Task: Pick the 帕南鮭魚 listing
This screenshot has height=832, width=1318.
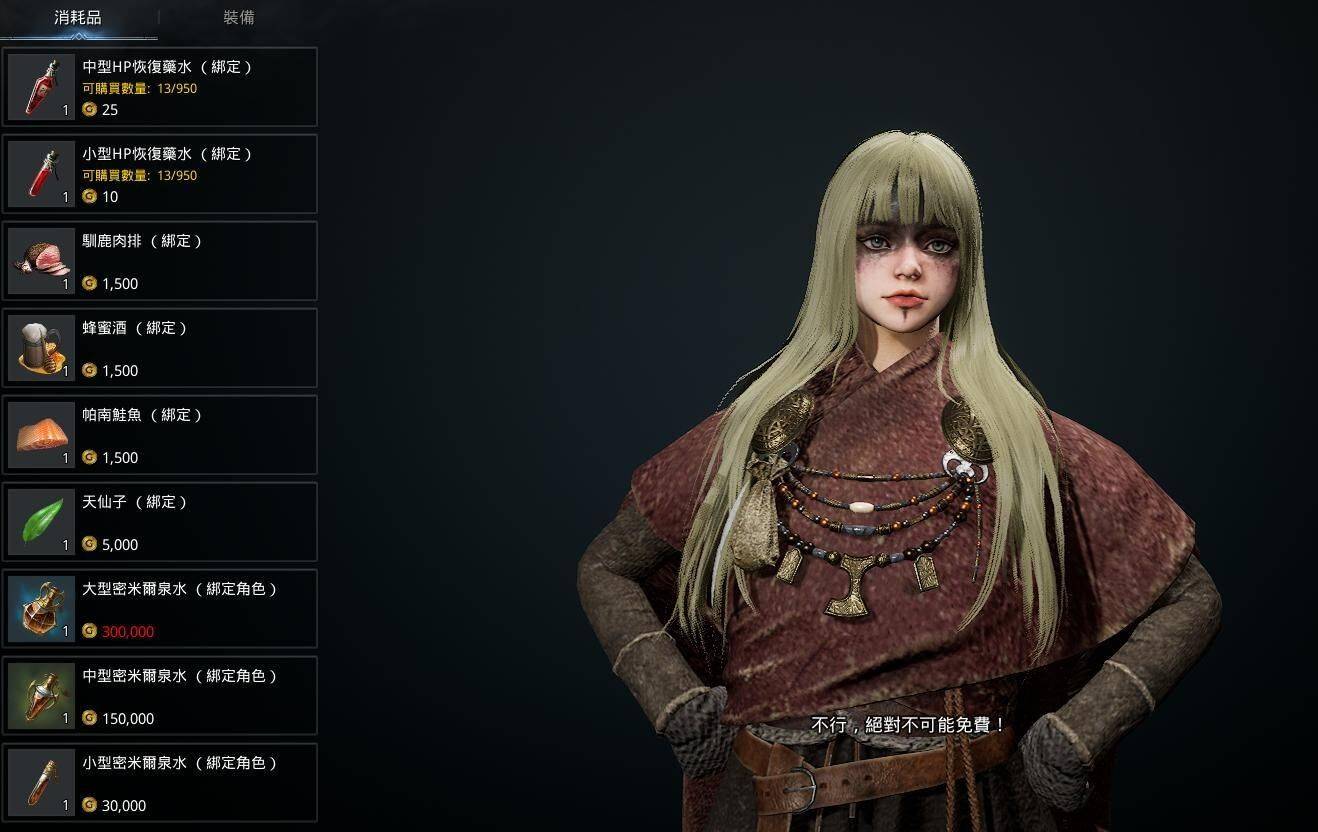Action: [160, 435]
